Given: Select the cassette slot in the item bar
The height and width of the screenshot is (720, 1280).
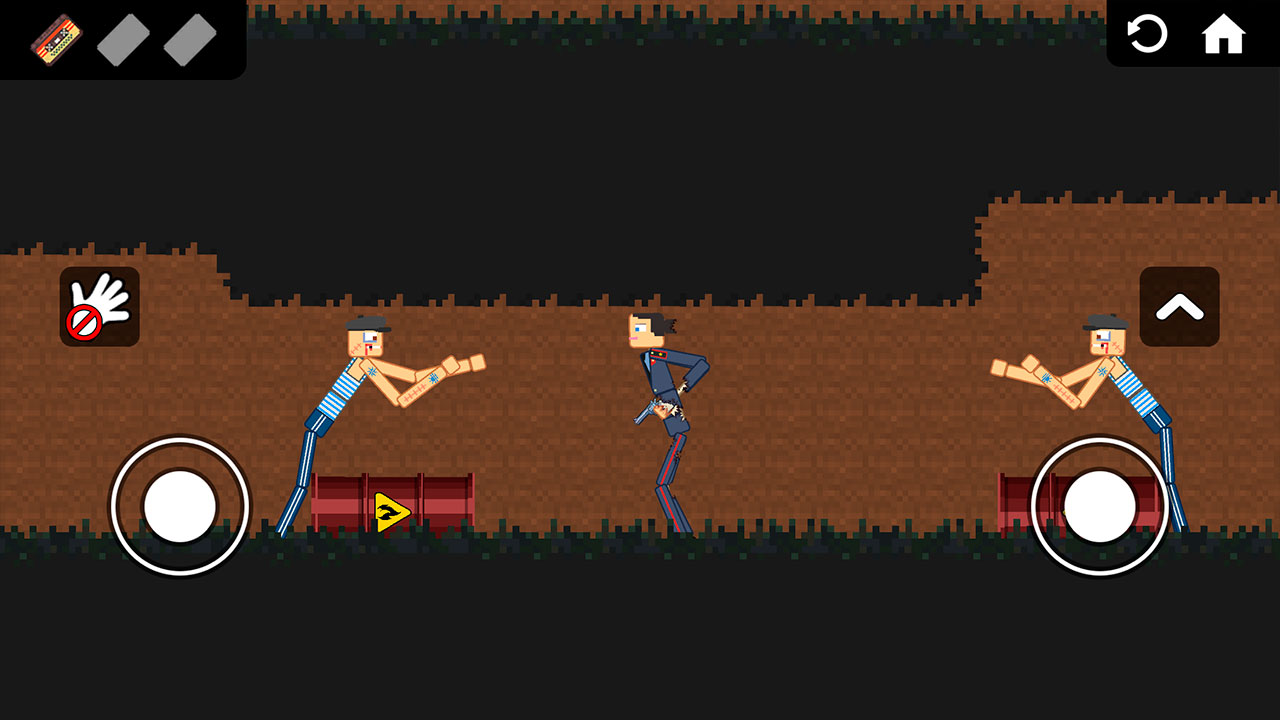Looking at the screenshot, I should coord(55,38).
